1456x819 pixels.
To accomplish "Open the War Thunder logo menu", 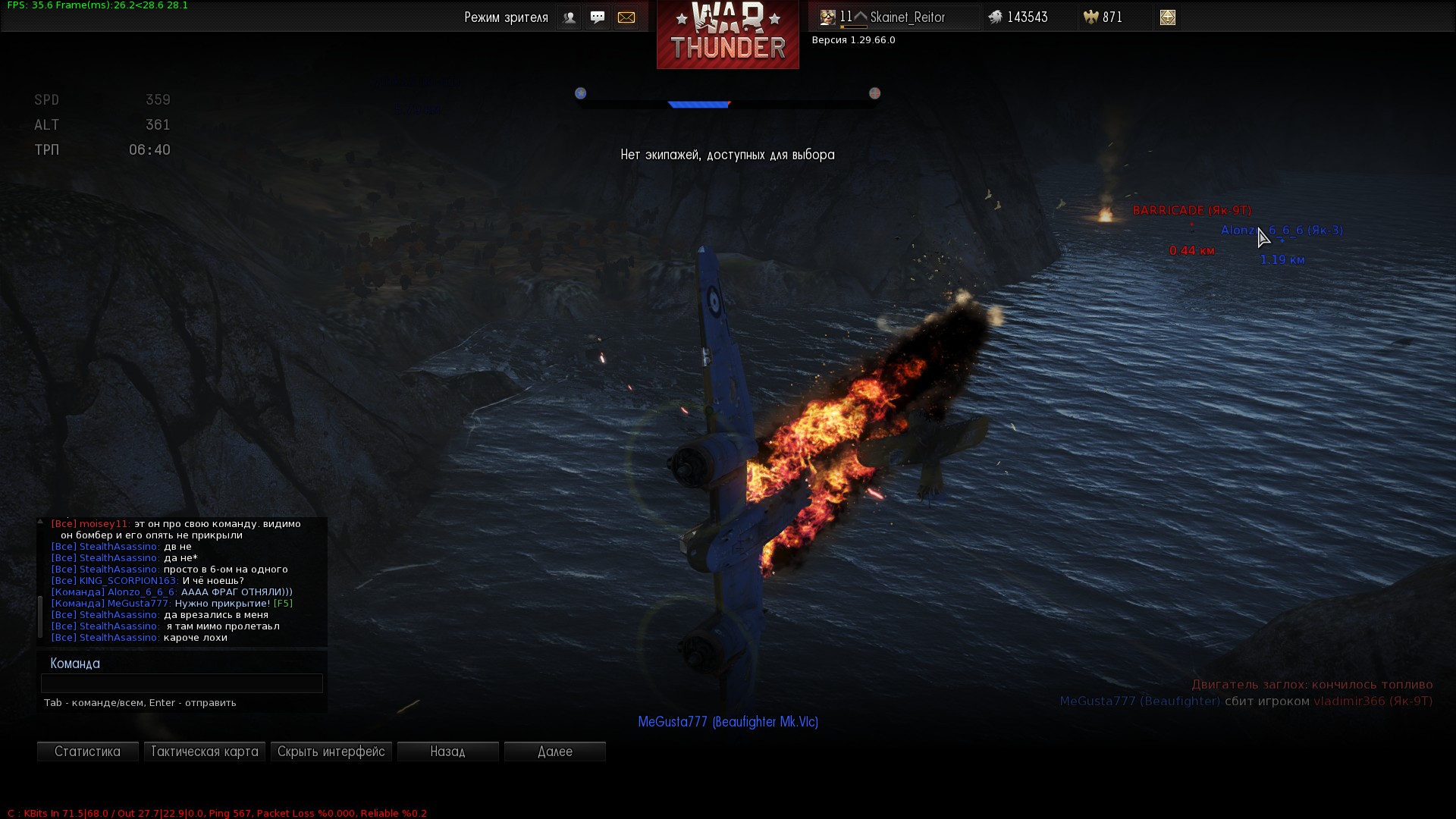I will tap(727, 35).
